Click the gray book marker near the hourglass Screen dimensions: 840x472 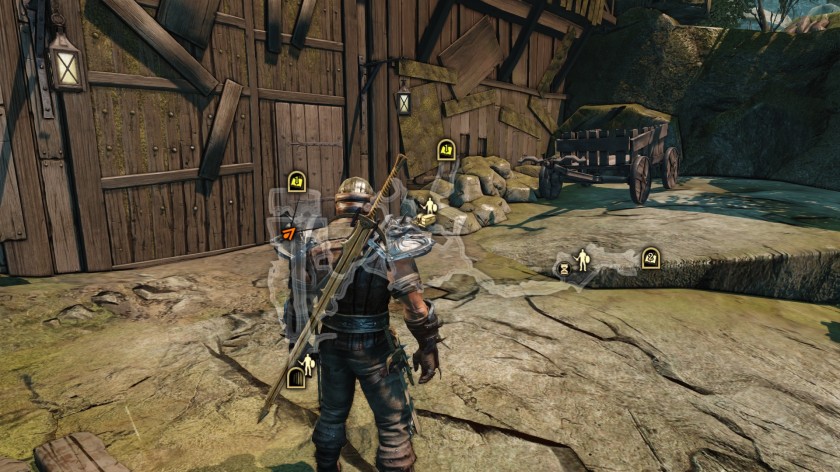pos(650,258)
